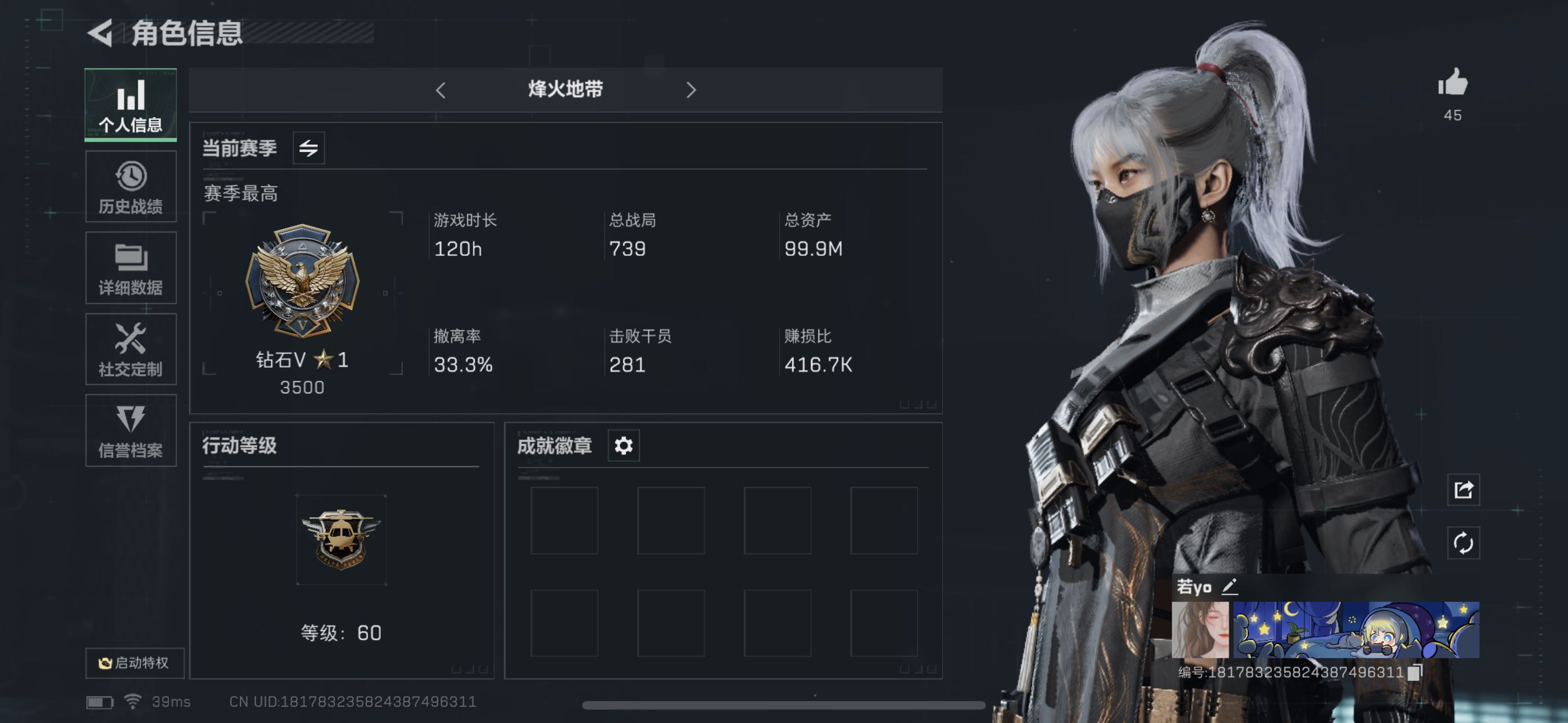
Task: Click the left arrow beside 烽火地带
Action: pos(441,90)
